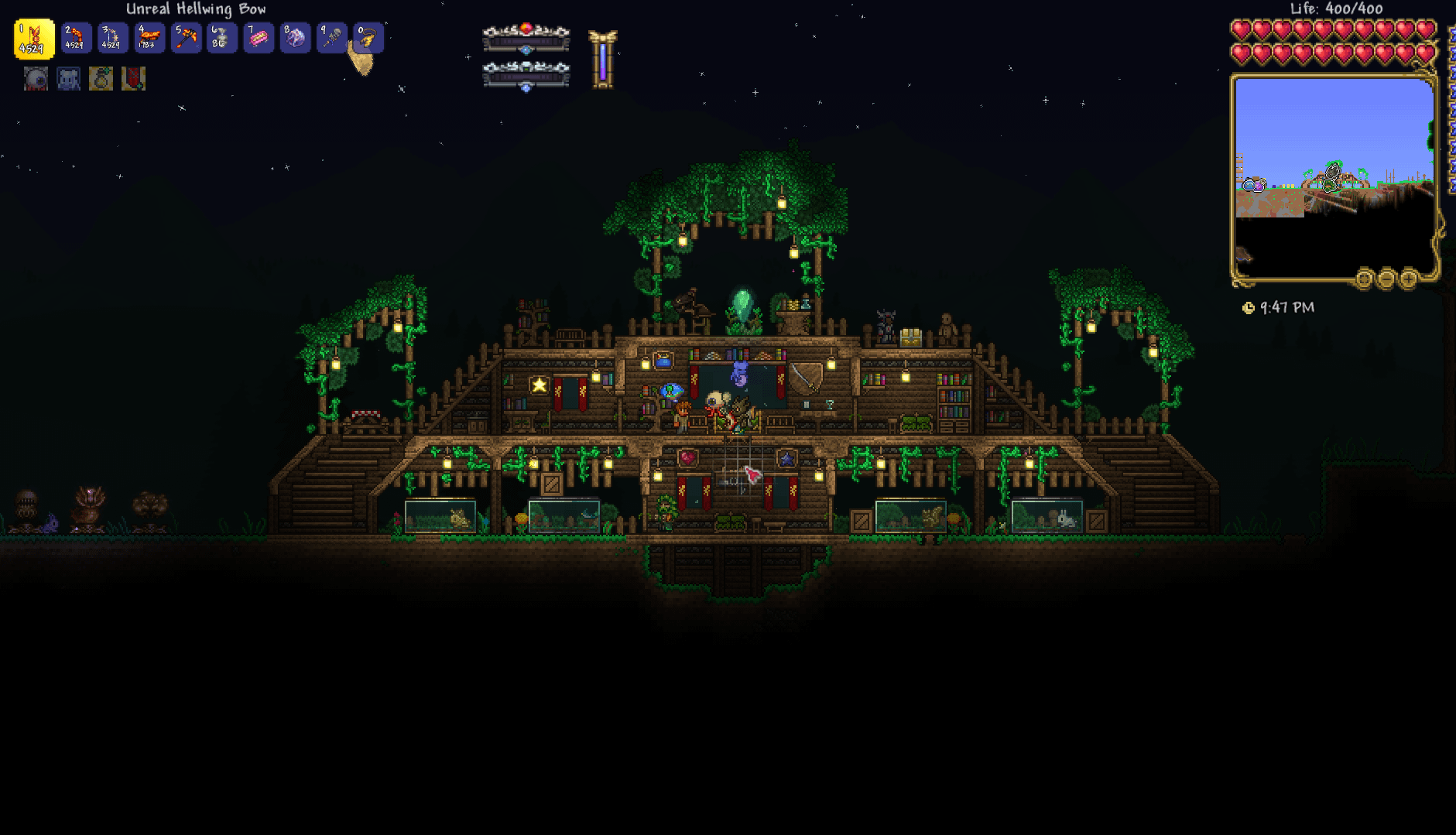Select the golden hook in hotbar slot 0

click(368, 38)
